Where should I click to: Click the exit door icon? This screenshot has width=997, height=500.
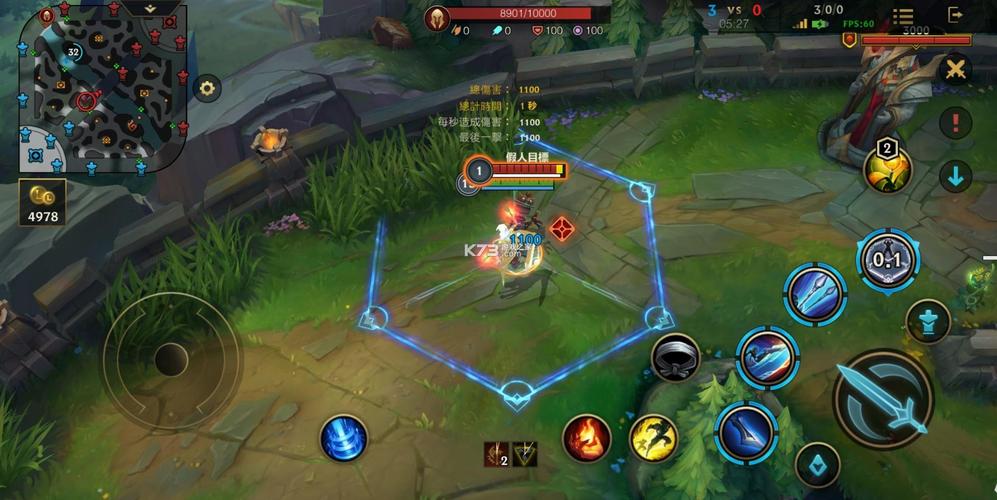[x=957, y=16]
